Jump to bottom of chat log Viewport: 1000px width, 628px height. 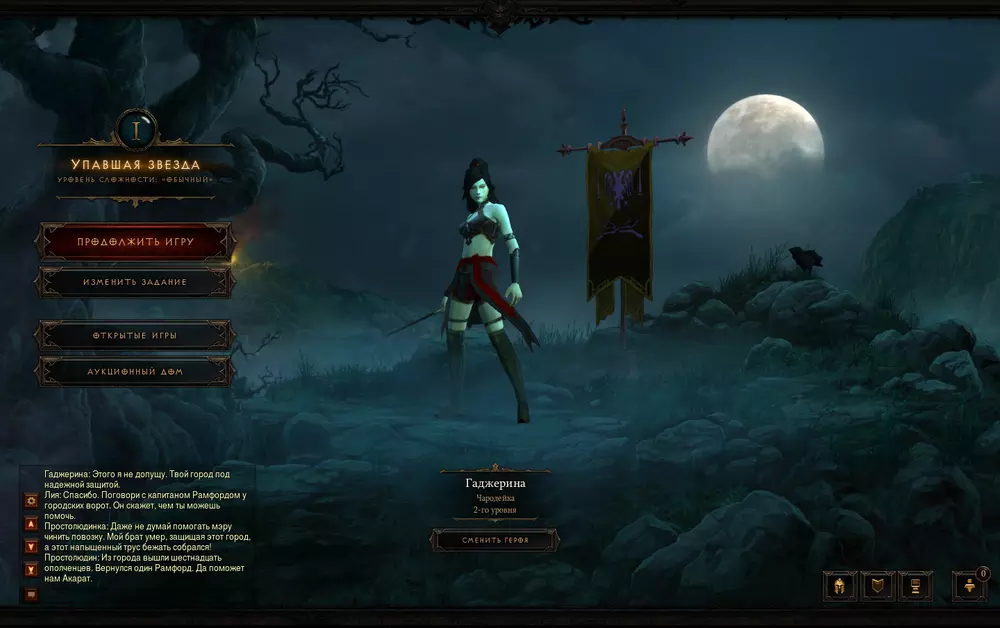pyautogui.click(x=31, y=570)
